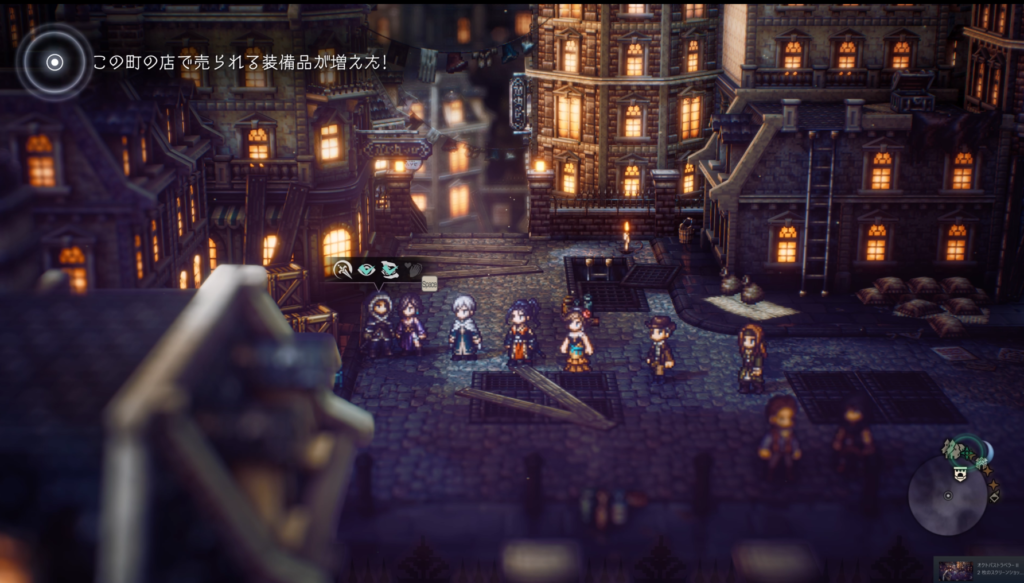Image resolution: width=1024 pixels, height=583 pixels.
Task: Click the circular notification icon beside the message
Action: coord(55,62)
